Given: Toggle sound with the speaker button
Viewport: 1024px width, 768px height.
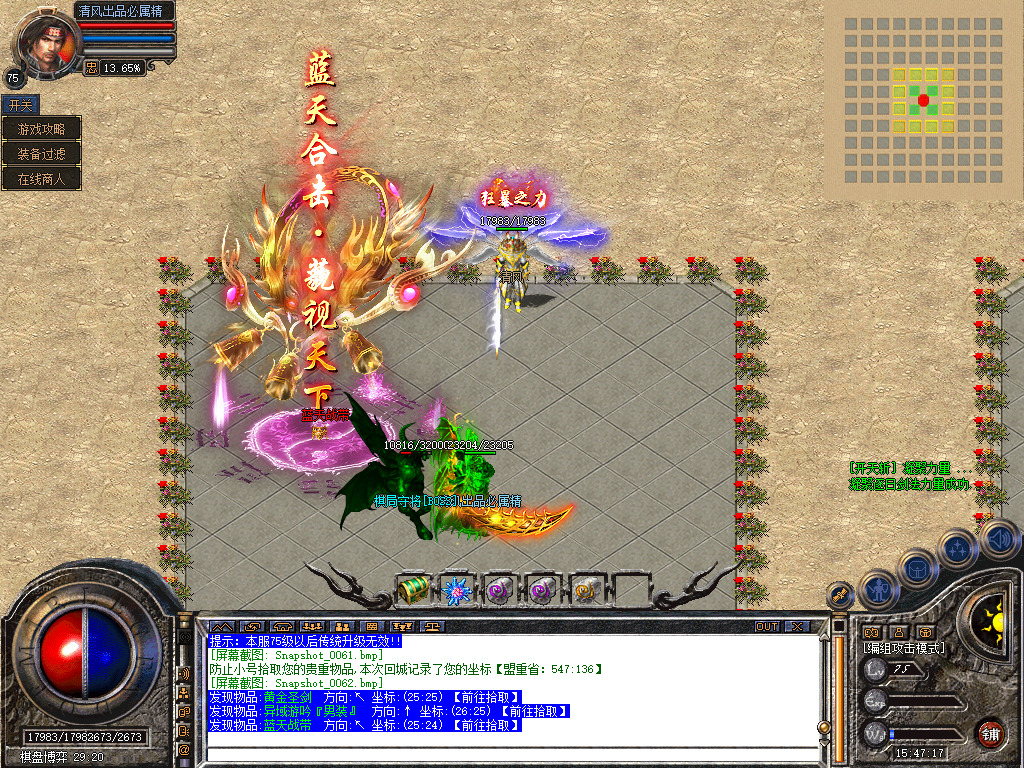Looking at the screenshot, I should click(x=1000, y=540).
